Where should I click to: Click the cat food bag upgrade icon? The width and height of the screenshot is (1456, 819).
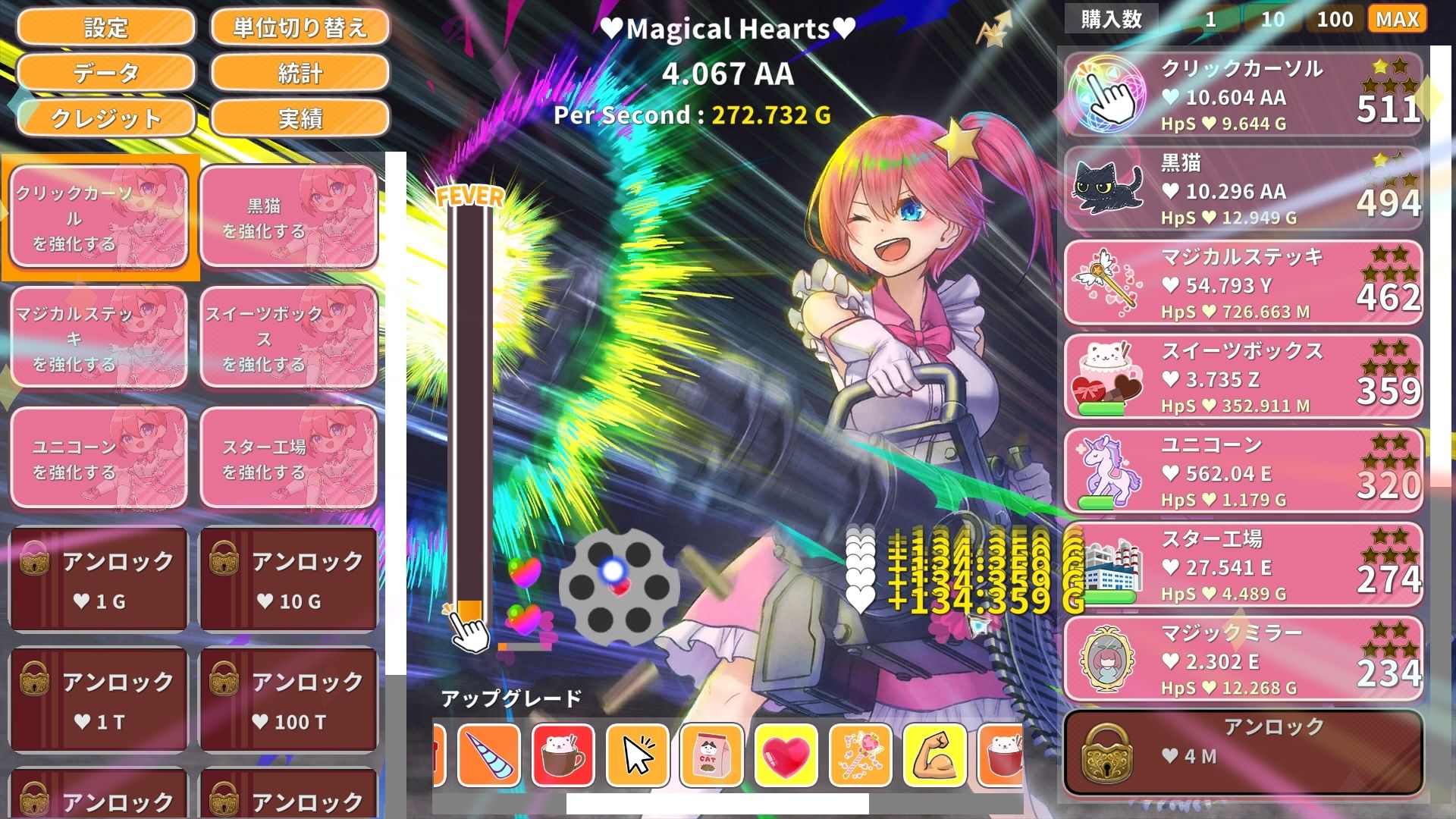(x=712, y=755)
